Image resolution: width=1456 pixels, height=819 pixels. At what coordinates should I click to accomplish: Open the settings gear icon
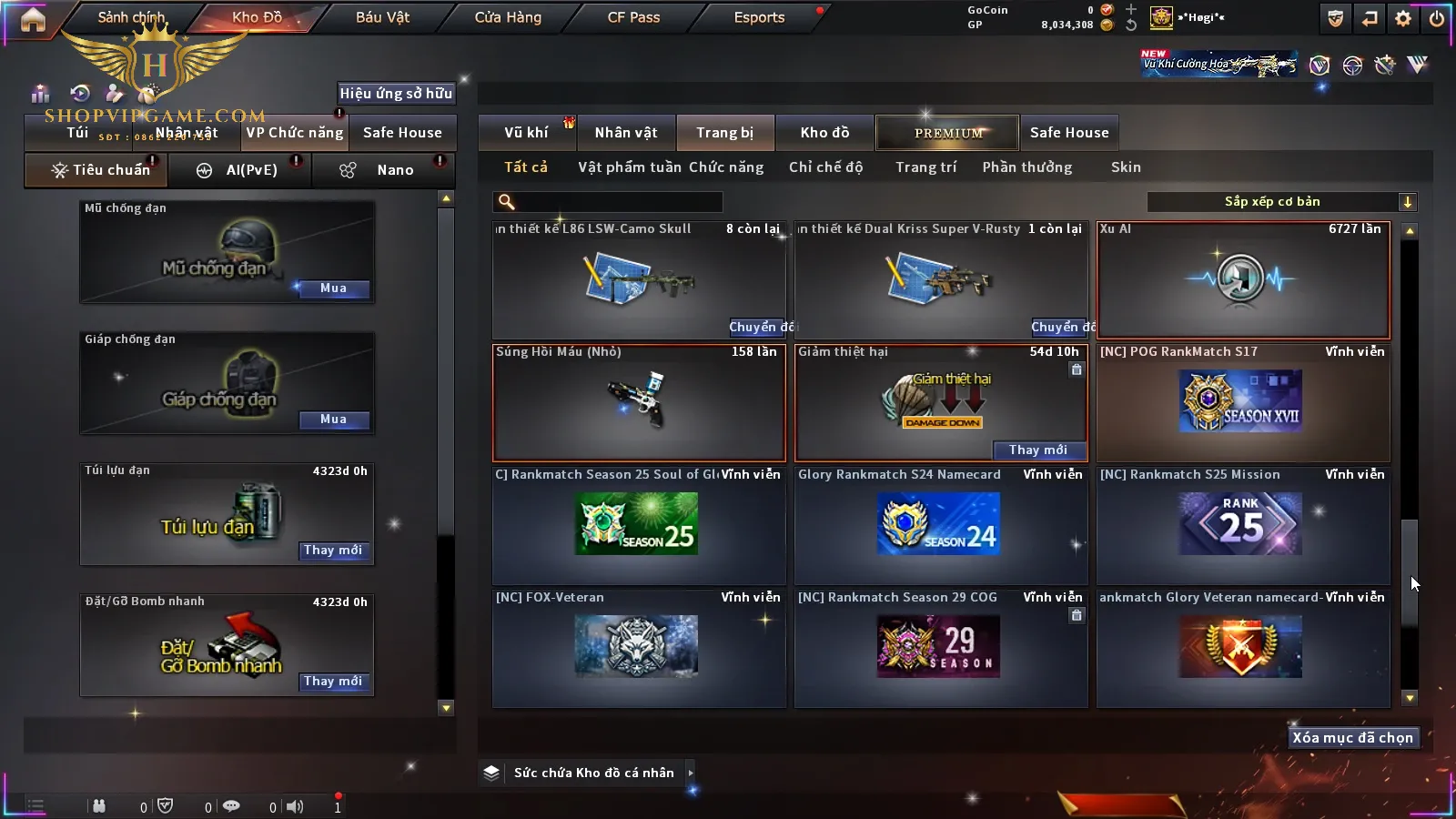pos(1403,18)
